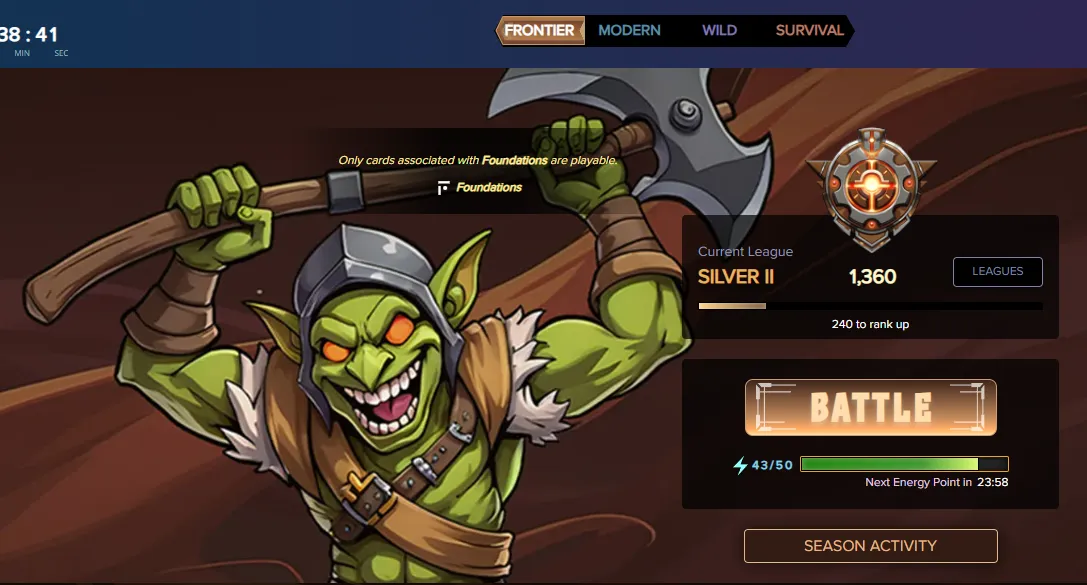Click the Silver II league badge emblem

(x=871, y=186)
